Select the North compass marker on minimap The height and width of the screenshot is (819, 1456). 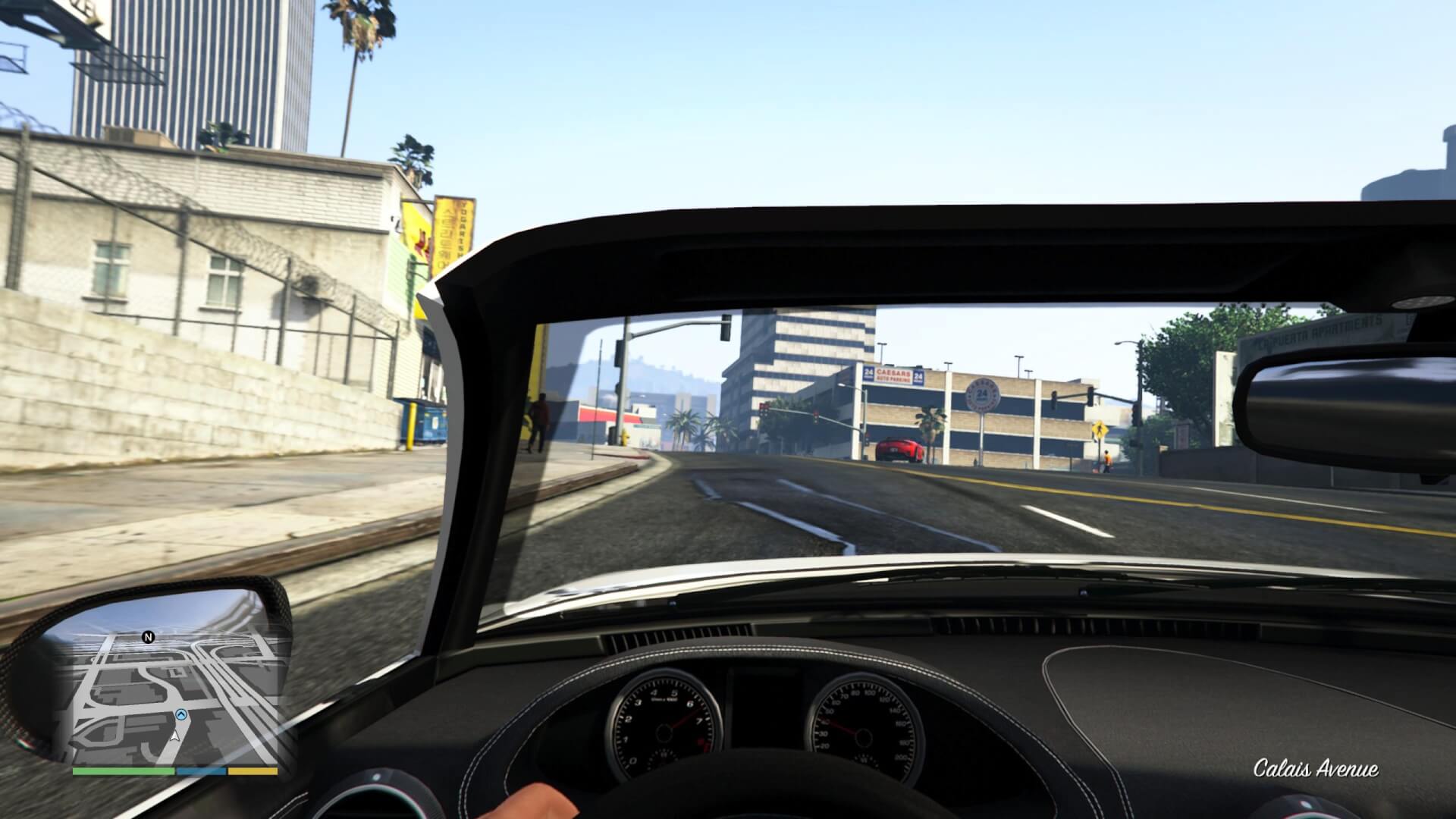coord(149,637)
